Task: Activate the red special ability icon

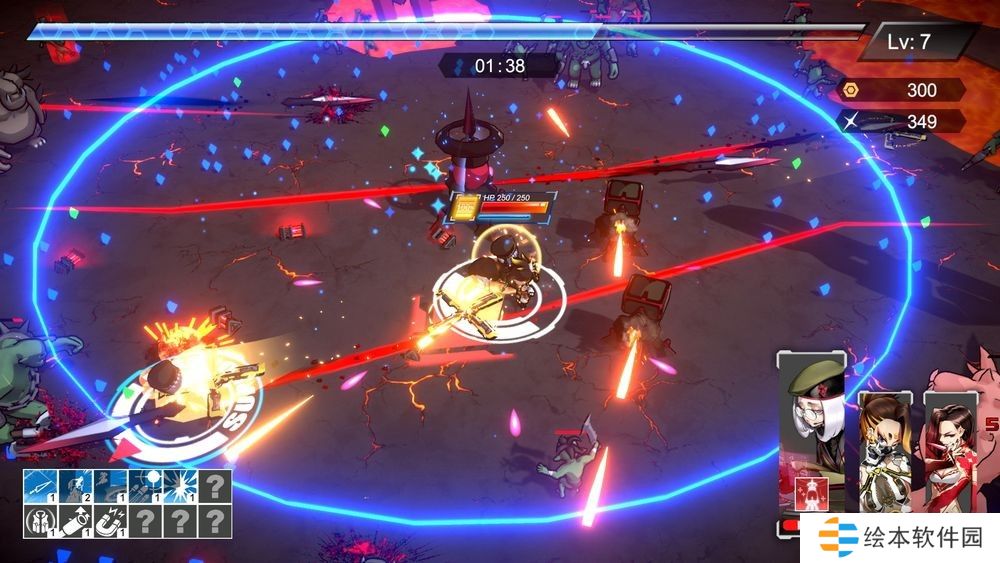Action: pos(811,493)
